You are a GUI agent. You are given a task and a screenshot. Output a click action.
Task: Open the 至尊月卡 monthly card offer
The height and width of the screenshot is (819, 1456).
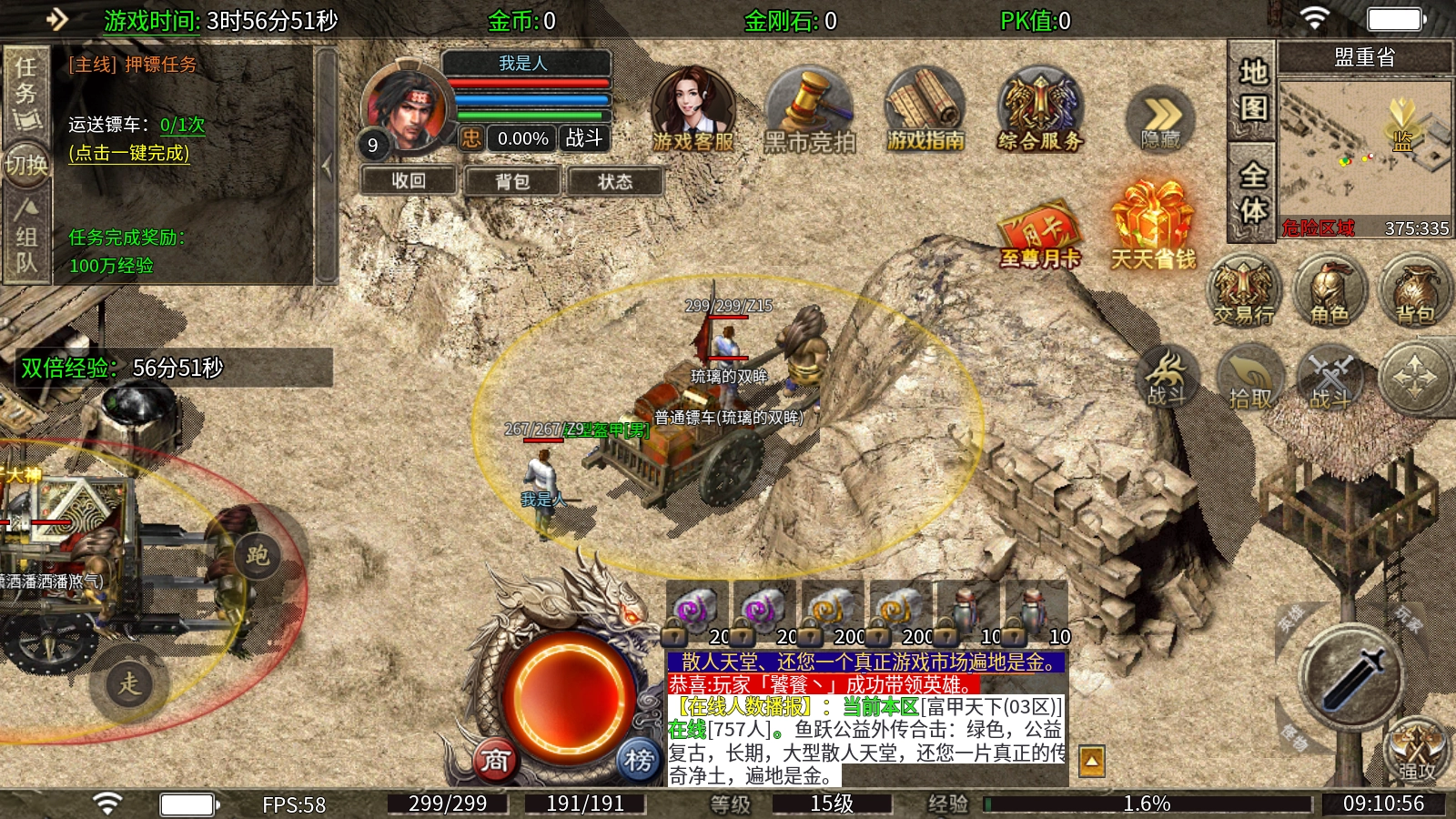1039,237
